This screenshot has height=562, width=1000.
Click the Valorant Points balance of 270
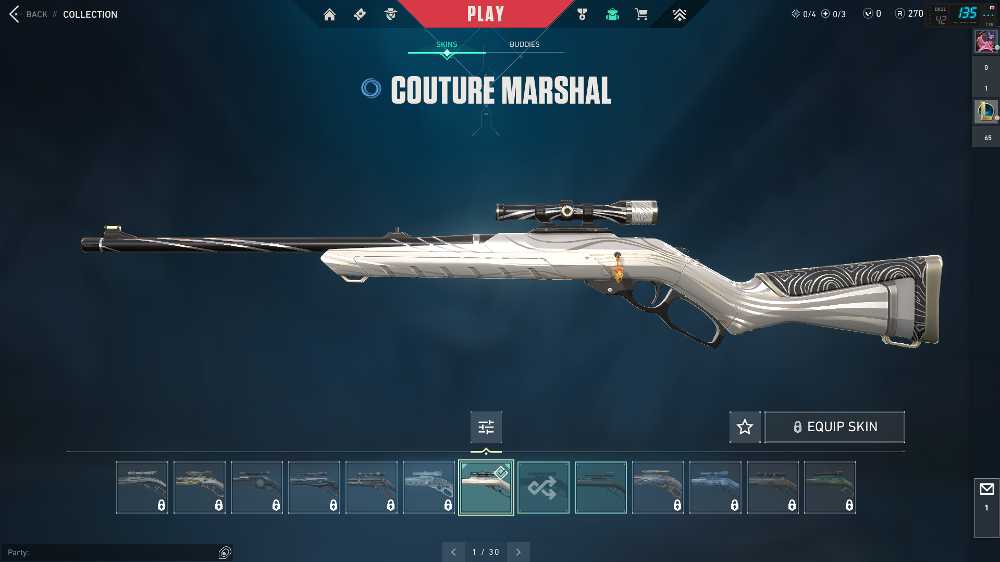click(x=909, y=14)
